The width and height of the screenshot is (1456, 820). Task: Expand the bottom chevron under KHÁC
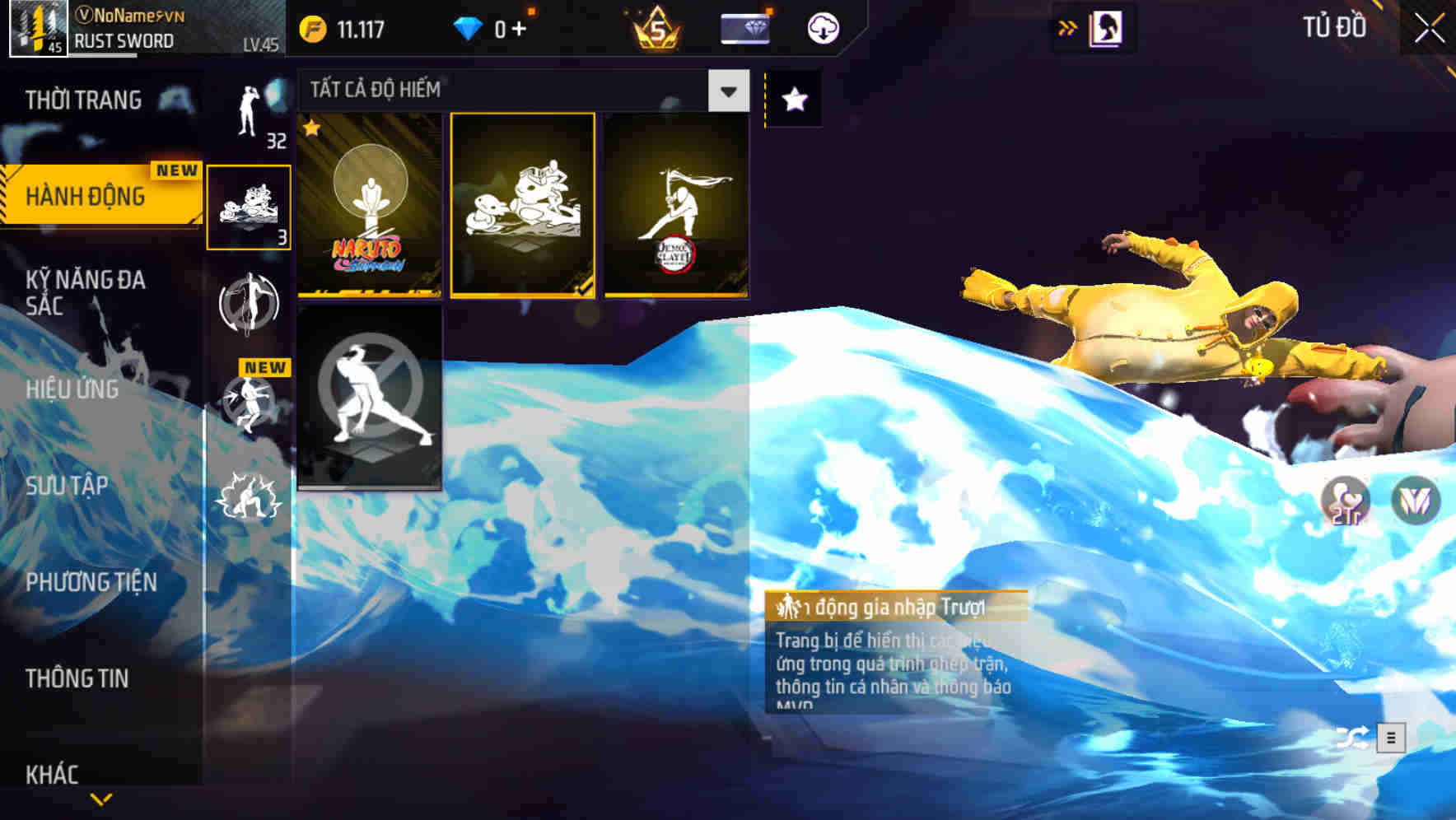[x=100, y=799]
